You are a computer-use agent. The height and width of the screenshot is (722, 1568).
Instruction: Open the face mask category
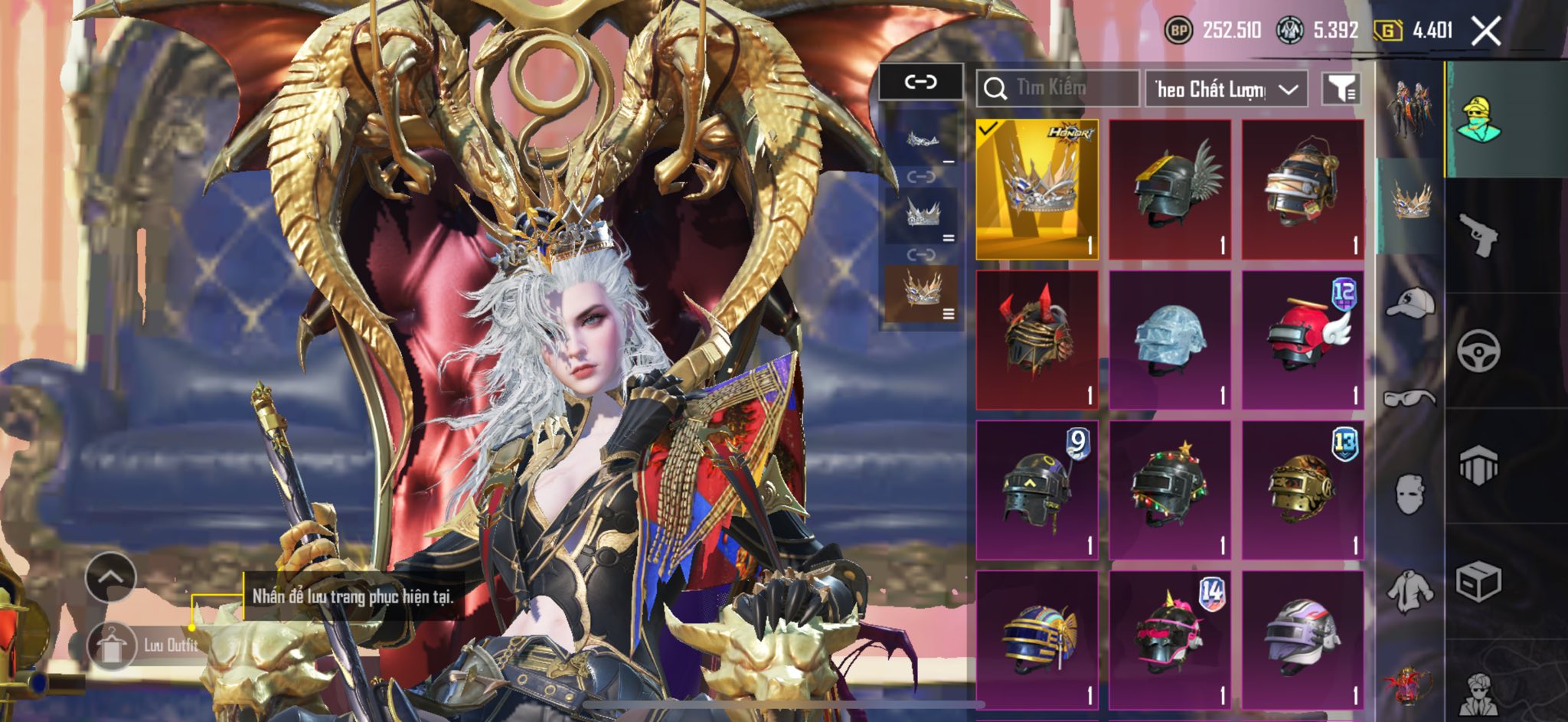1410,494
